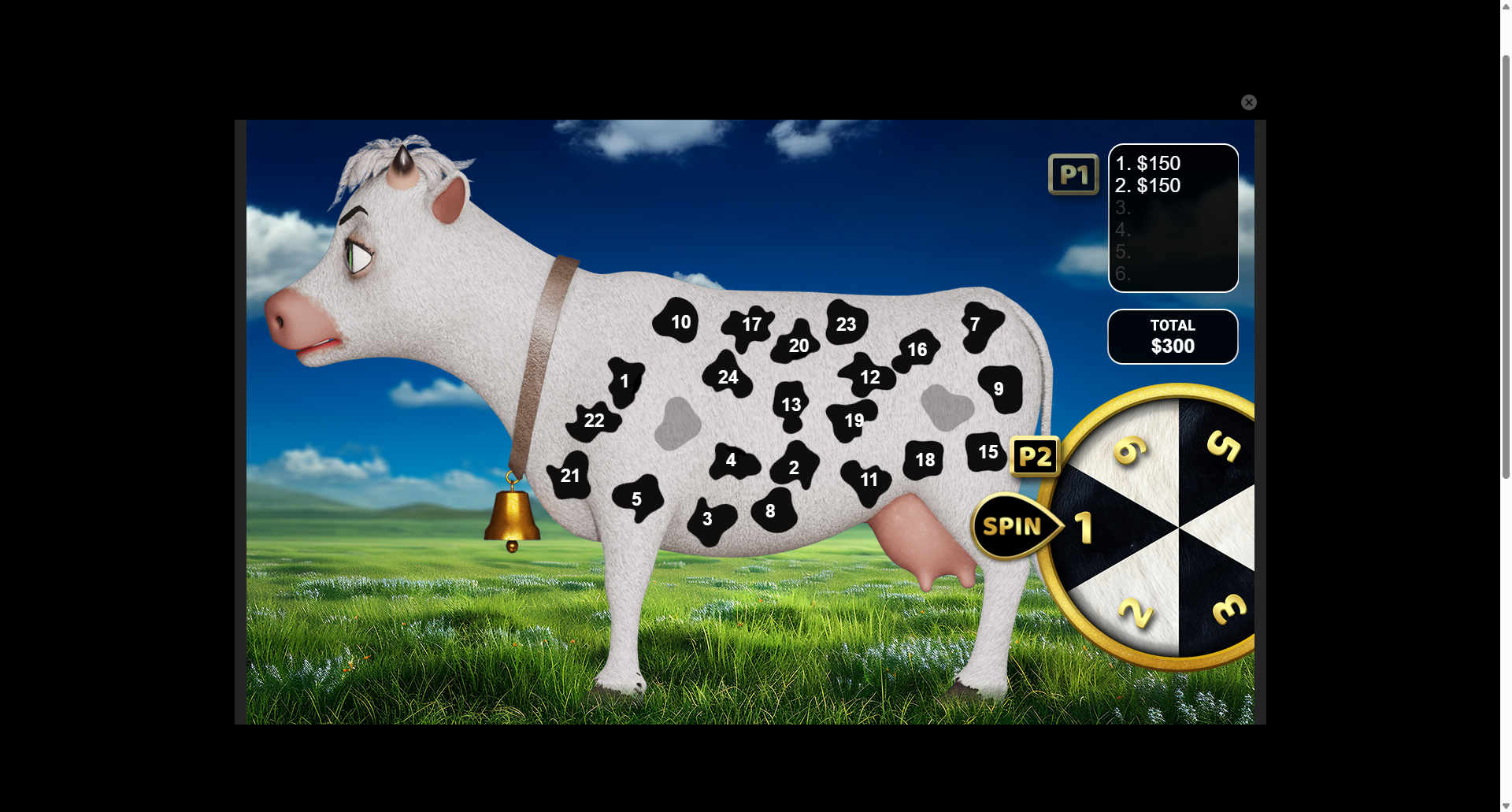Click the P1 player badge

[1073, 174]
